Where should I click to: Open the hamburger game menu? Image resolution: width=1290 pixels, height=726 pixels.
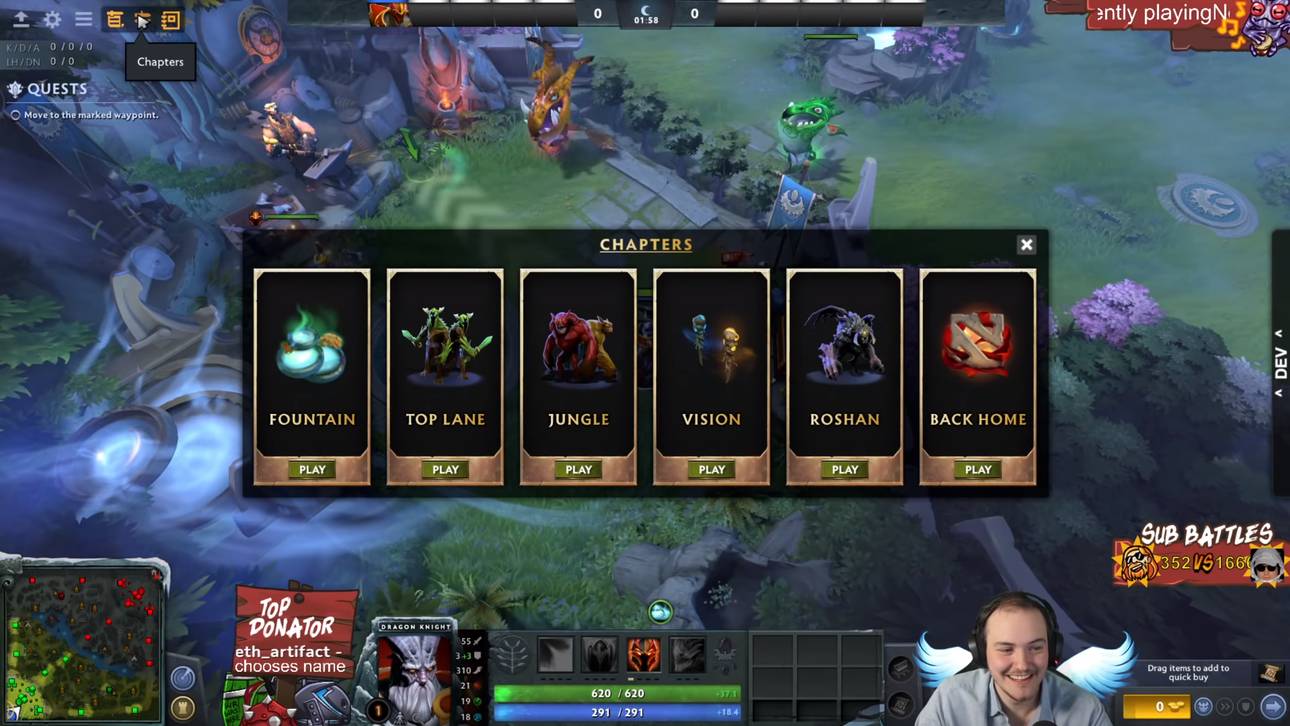click(x=84, y=18)
